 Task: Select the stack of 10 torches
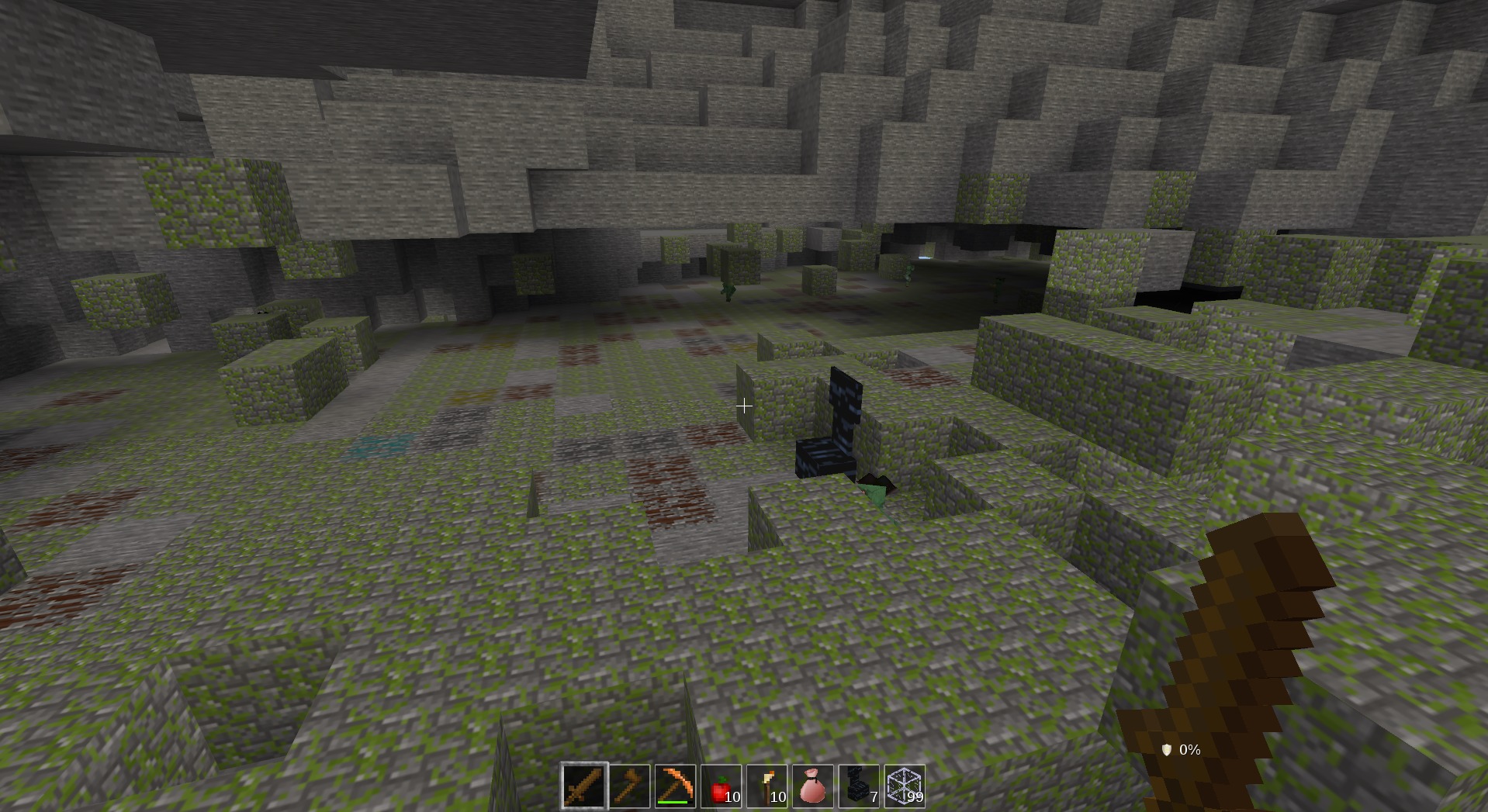[x=766, y=787]
